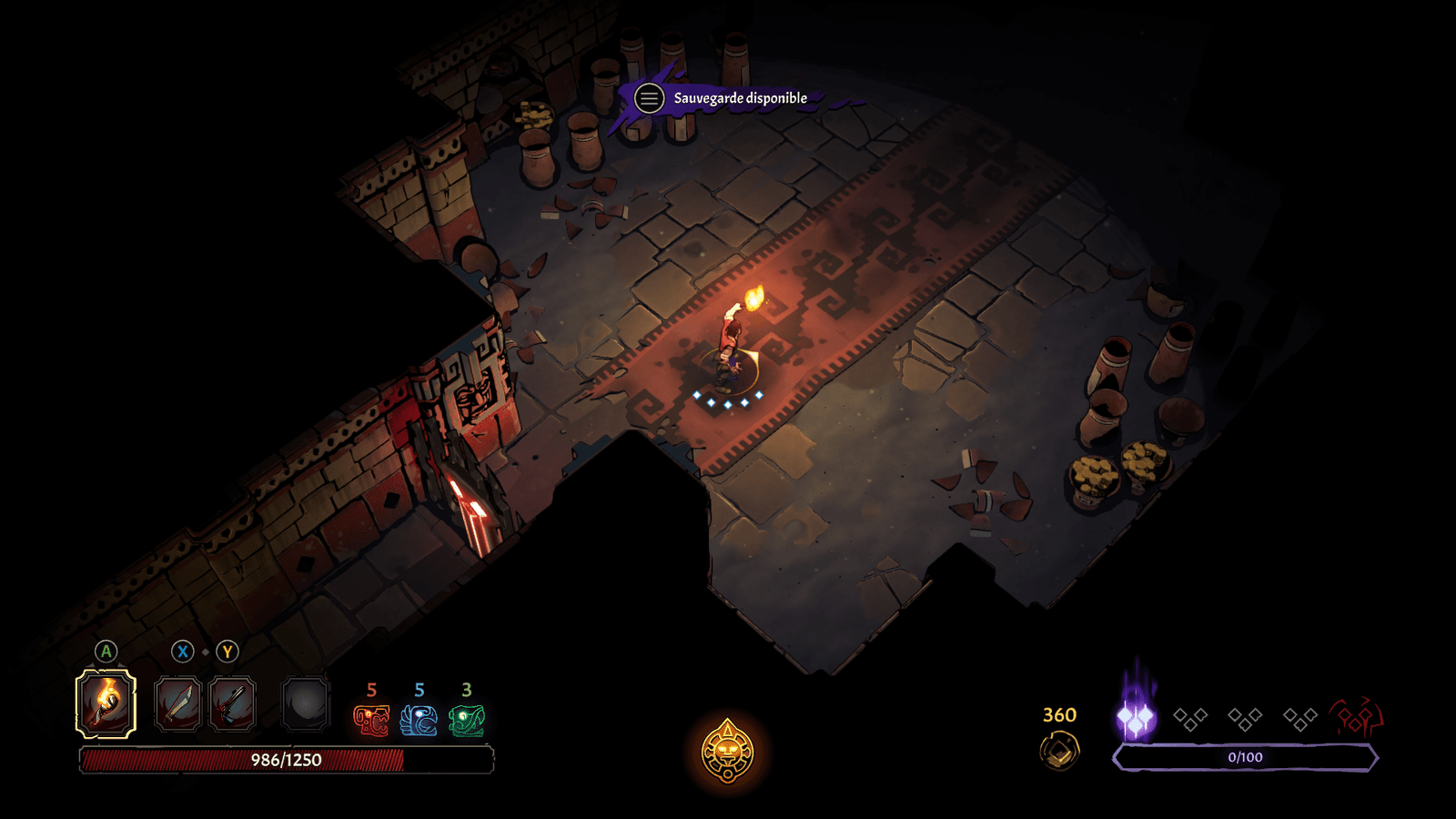Click the golden sun mask emblem
This screenshot has width=1456, height=819.
727,752
